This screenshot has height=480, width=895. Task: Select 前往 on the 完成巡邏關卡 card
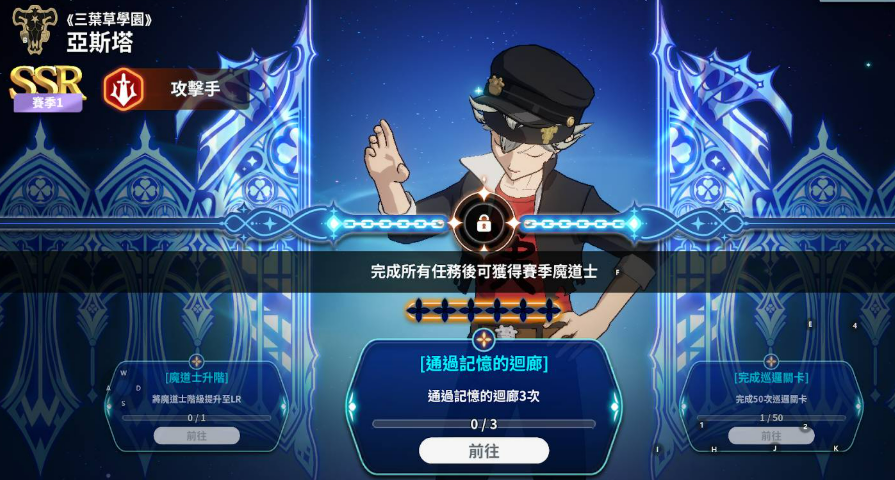(x=770, y=436)
